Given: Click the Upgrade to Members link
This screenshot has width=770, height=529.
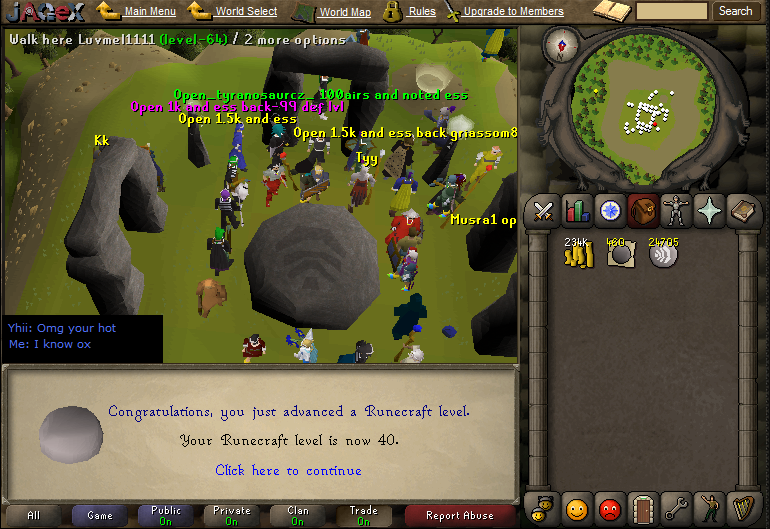Looking at the screenshot, I should pos(513,12).
